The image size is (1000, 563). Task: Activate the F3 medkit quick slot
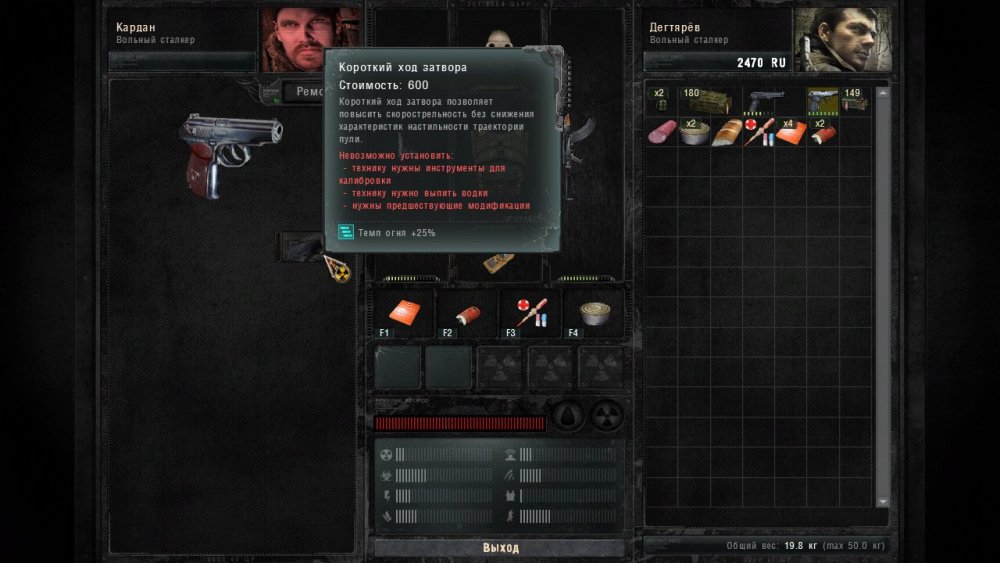(x=532, y=314)
